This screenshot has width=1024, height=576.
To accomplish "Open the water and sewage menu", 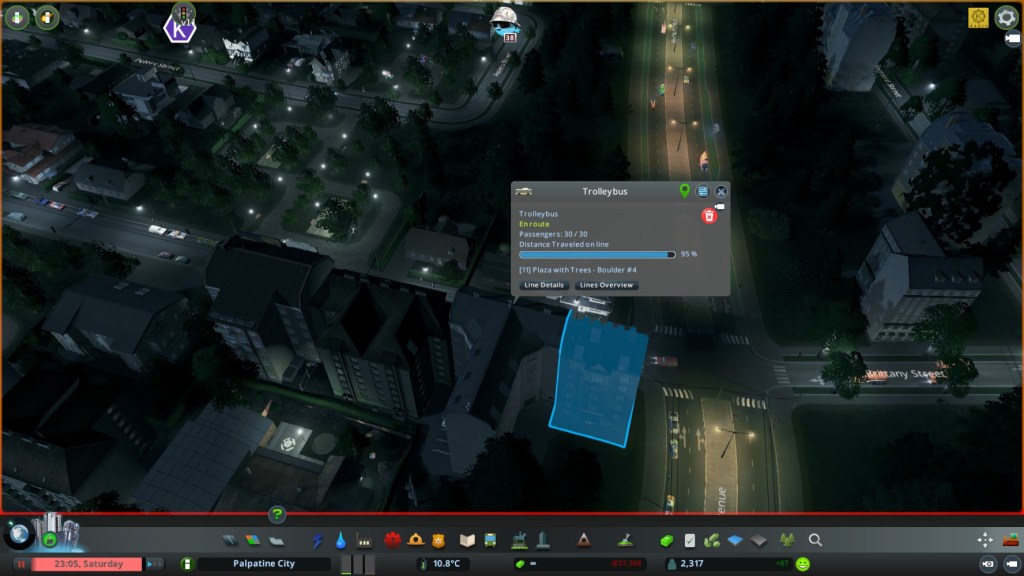I will (341, 540).
